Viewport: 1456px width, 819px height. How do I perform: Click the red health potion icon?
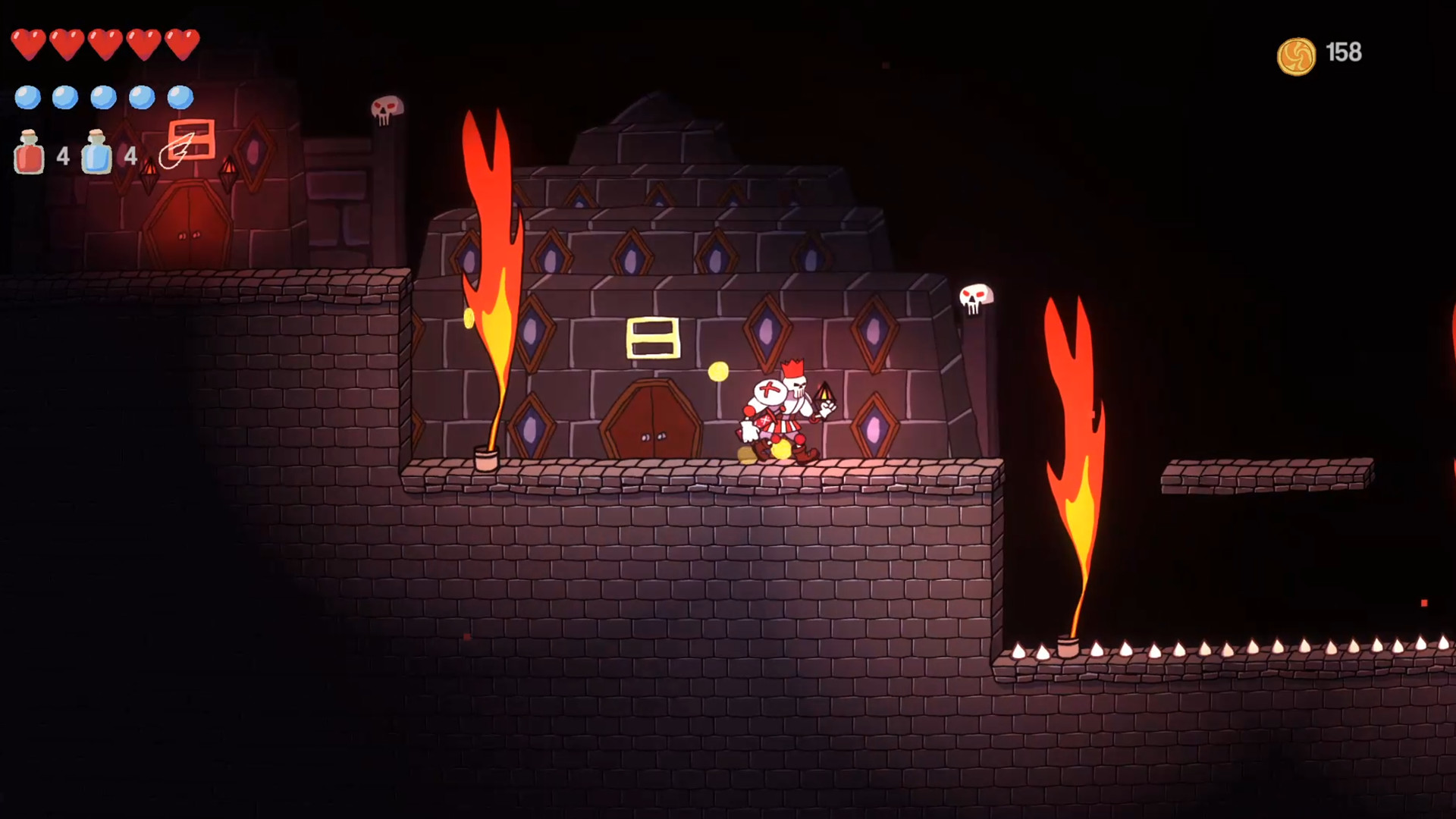coord(29,155)
